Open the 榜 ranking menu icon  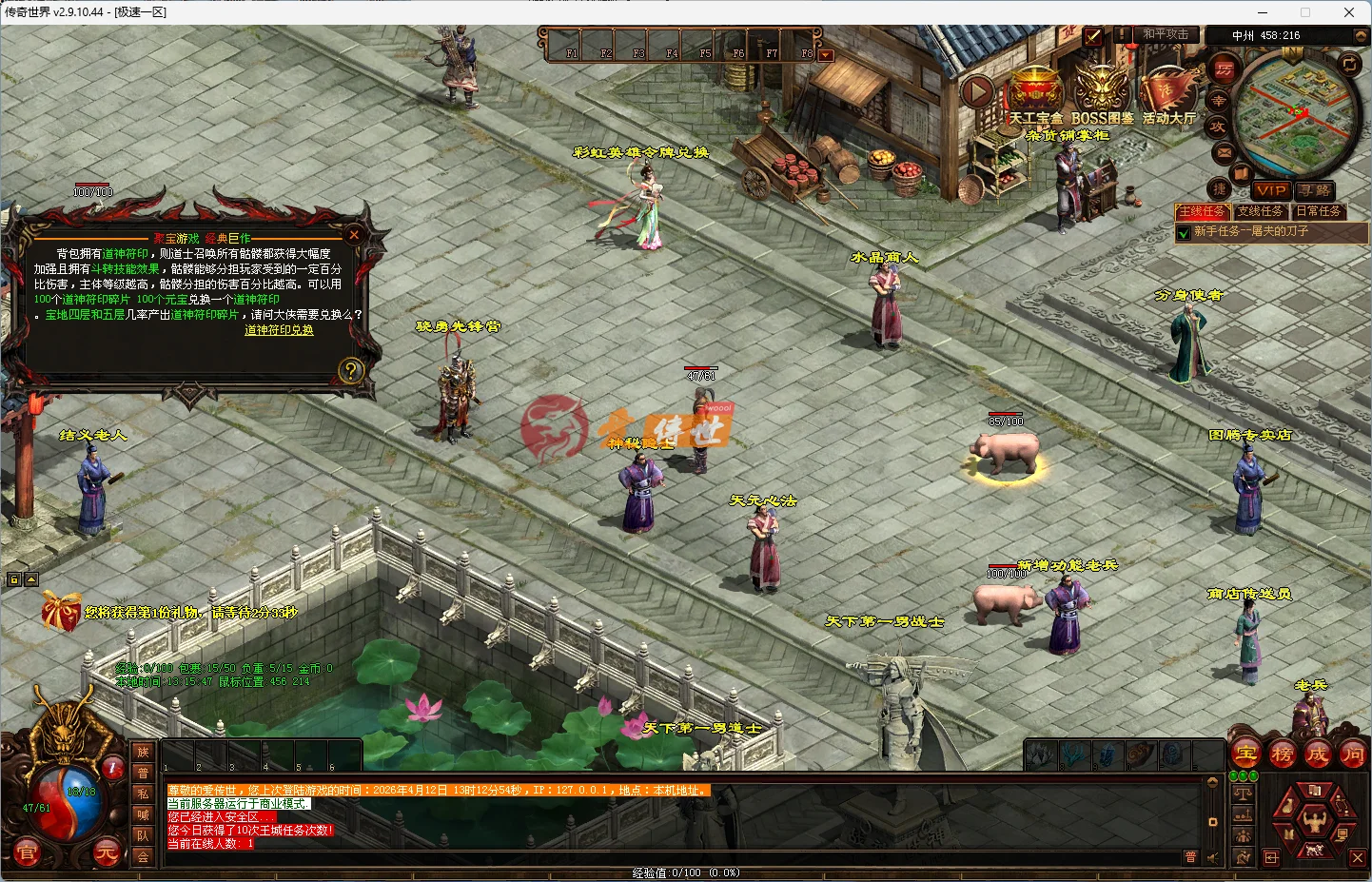click(x=1282, y=753)
